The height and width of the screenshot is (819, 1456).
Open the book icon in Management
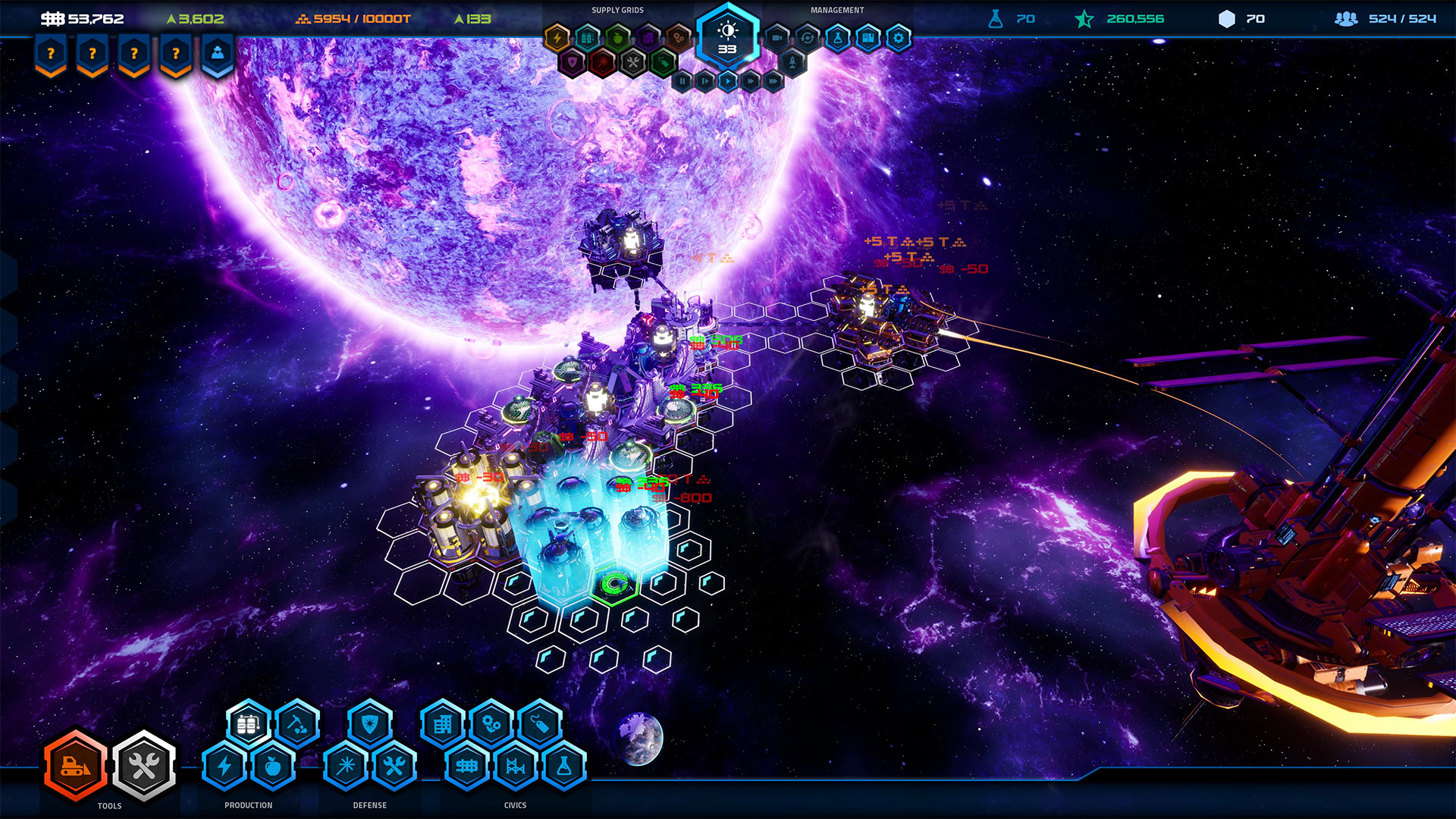click(x=868, y=37)
